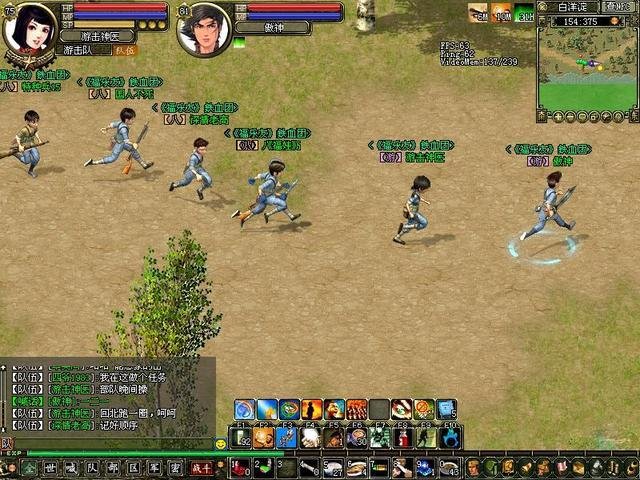Toggle the red 战斗 combat mode button
The width and height of the screenshot is (640, 480).
[201, 467]
